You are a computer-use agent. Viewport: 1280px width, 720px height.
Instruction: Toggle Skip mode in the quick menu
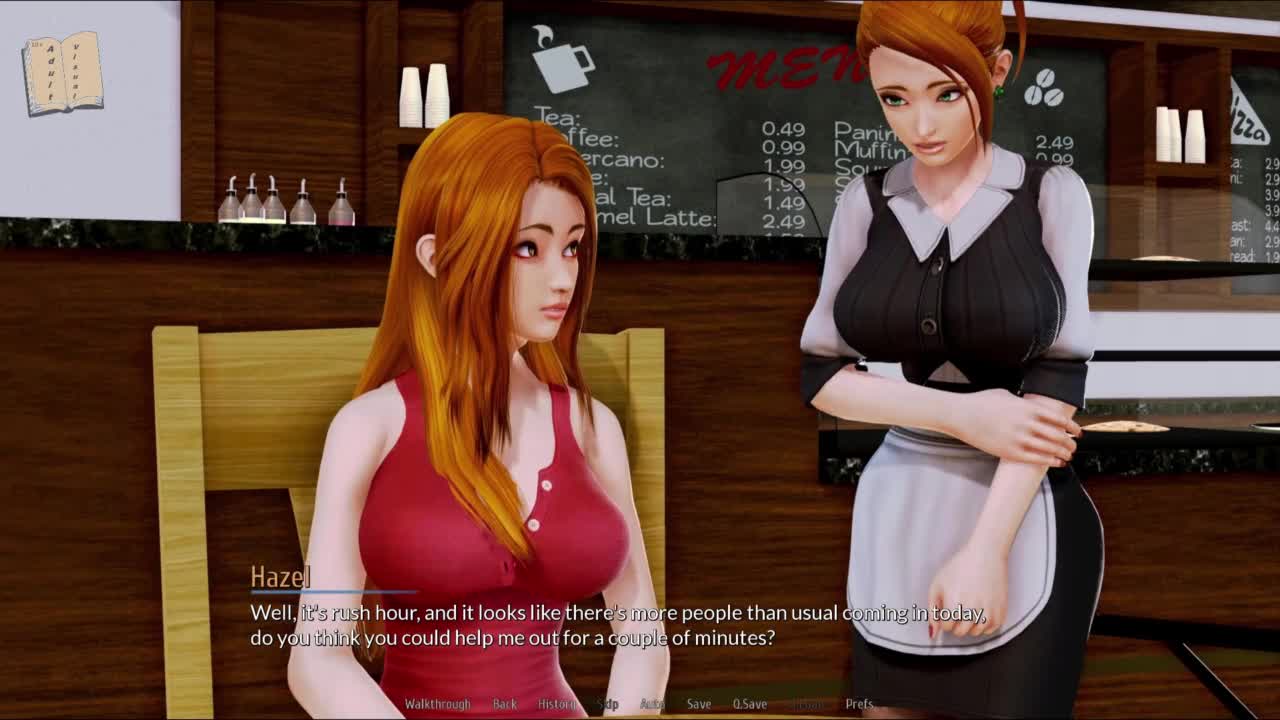(x=608, y=704)
